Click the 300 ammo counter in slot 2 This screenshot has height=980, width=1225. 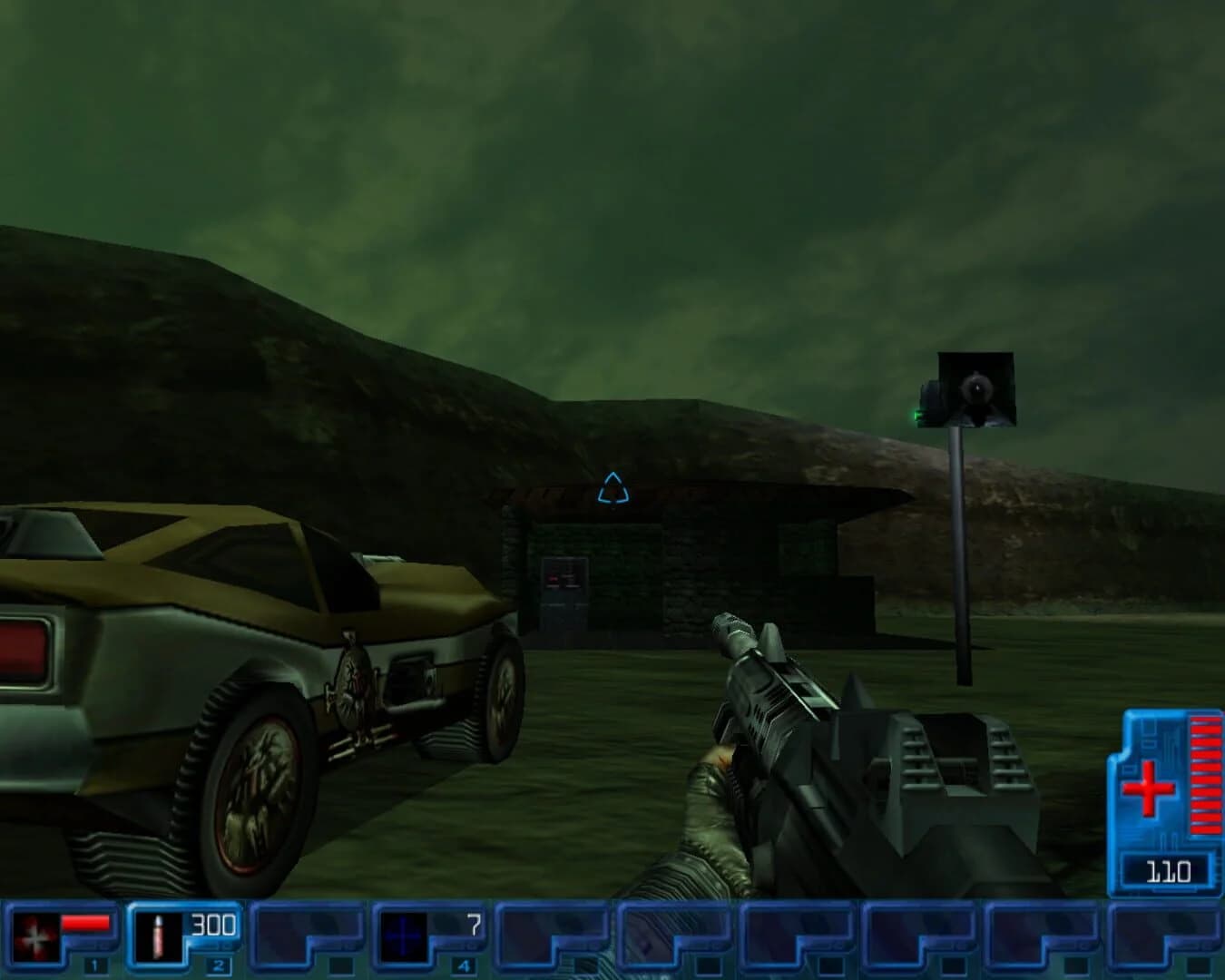pos(211,926)
